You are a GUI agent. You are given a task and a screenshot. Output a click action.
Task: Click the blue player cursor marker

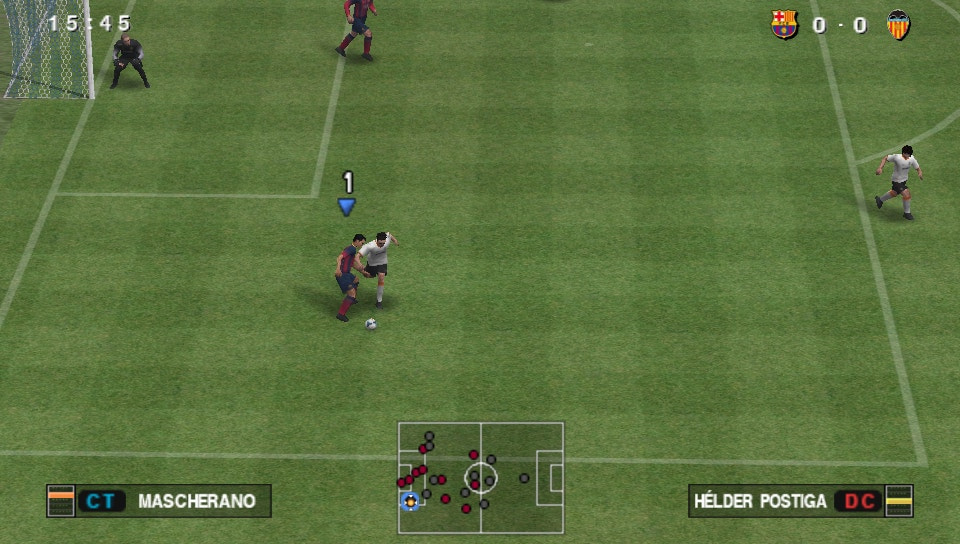(x=347, y=206)
